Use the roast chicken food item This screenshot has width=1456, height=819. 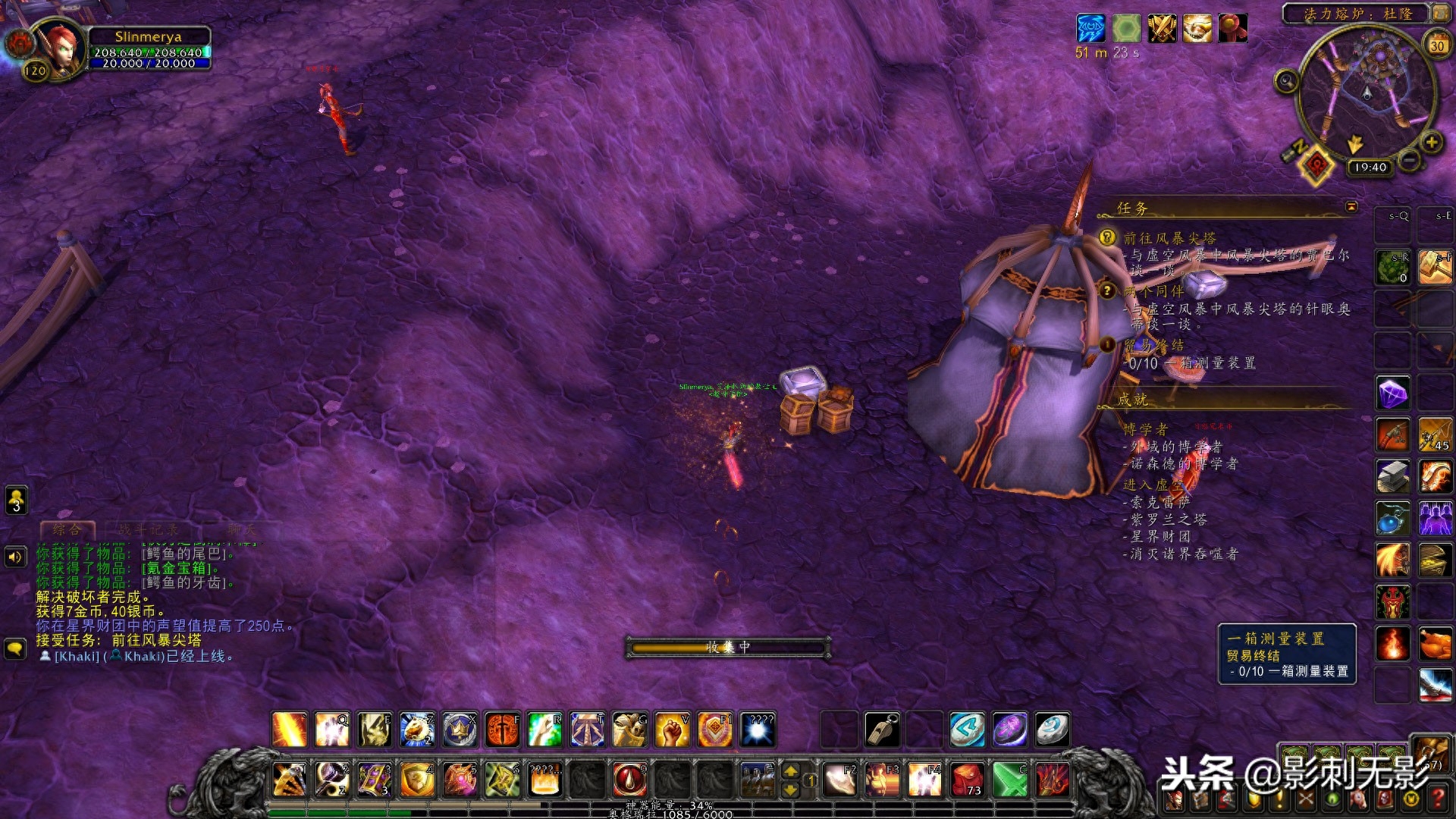1435,645
